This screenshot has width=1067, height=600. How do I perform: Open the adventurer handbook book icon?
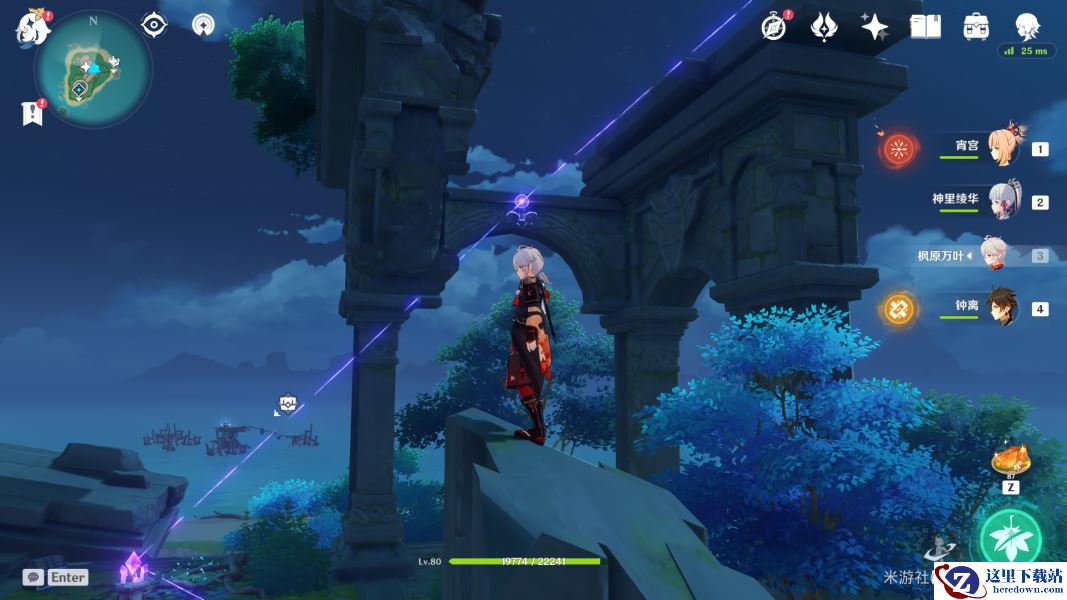coord(925,27)
